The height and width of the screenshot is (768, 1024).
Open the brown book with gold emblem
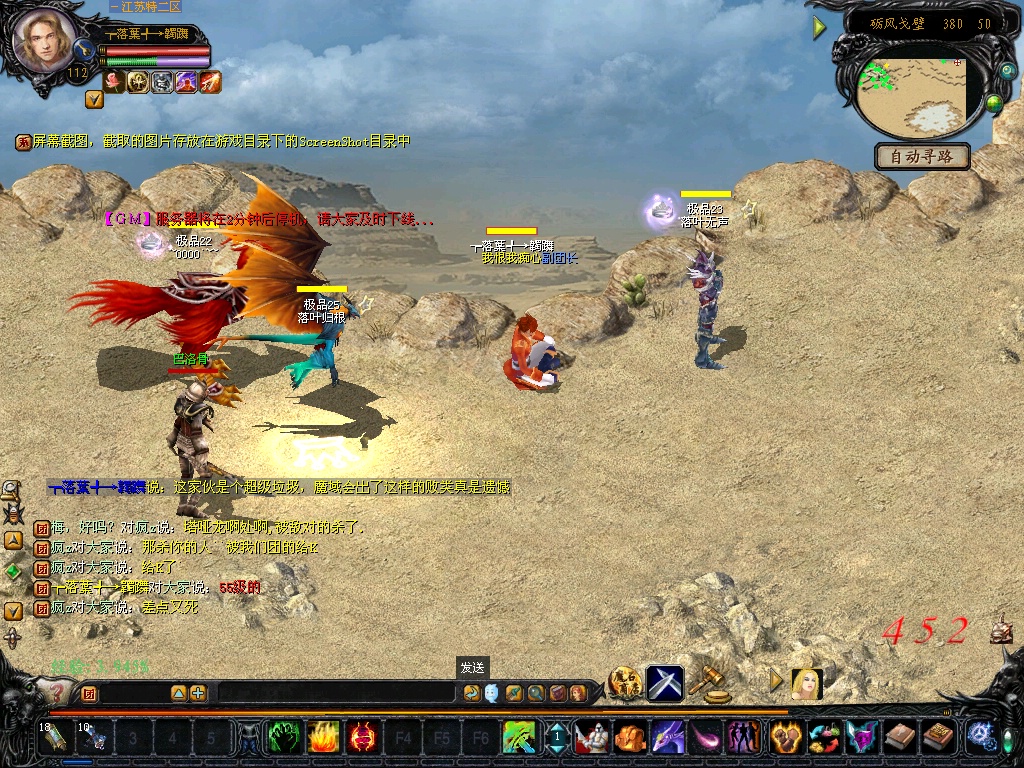[x=938, y=738]
